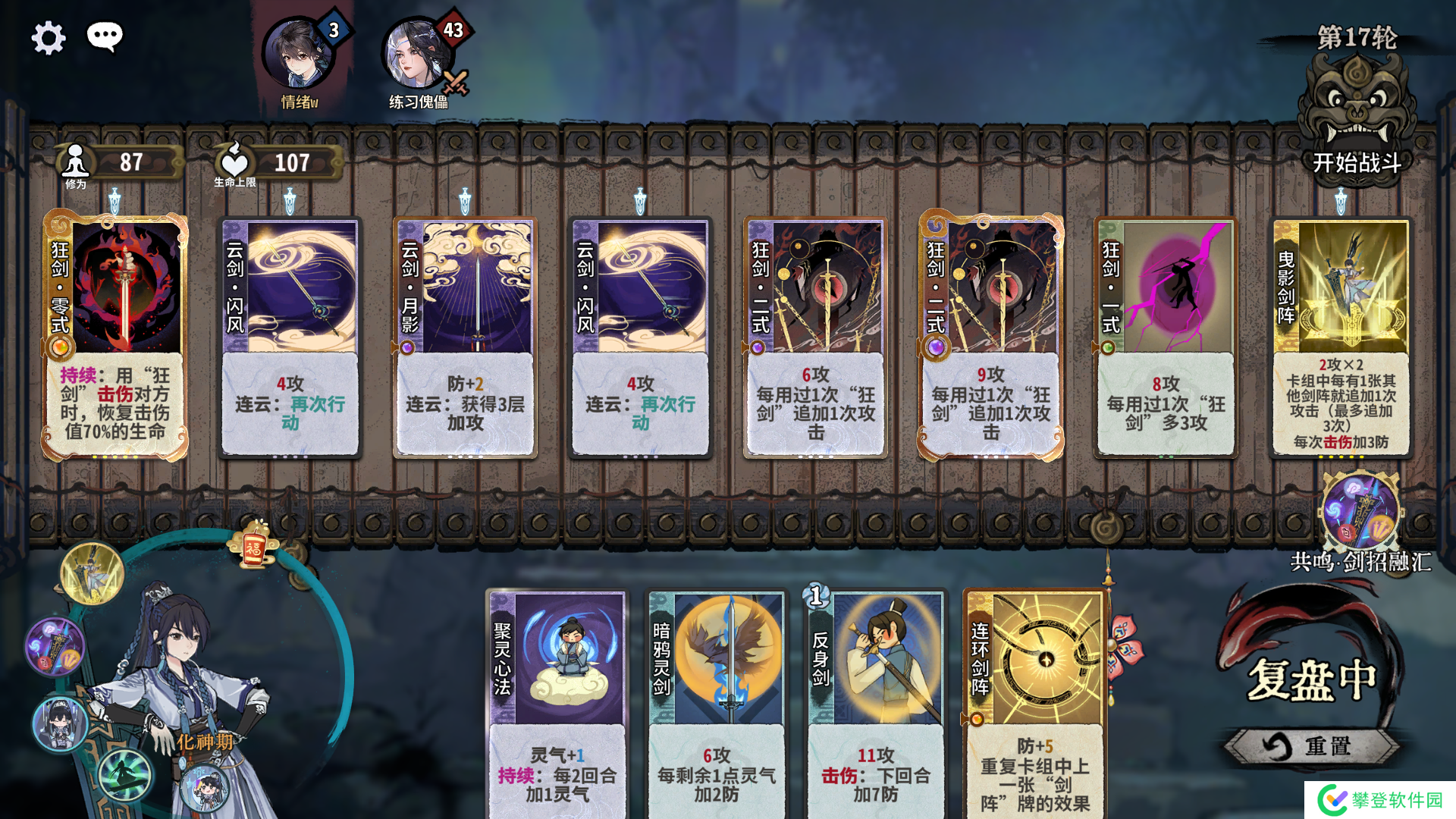Click the 攀登软件园 watermark logo

point(1380,800)
